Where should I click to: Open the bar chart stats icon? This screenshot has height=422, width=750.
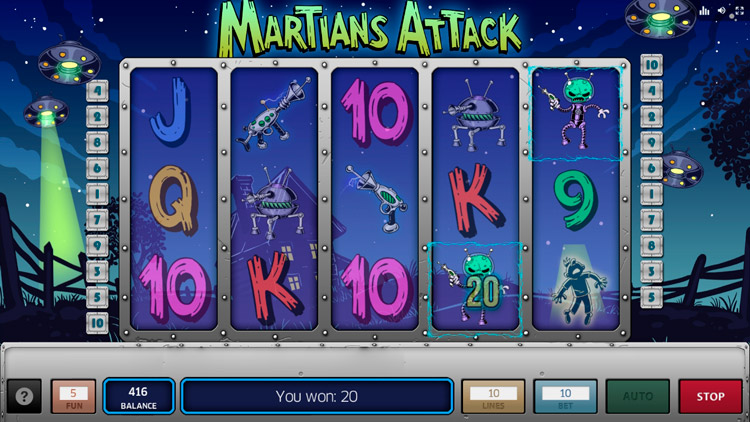pyautogui.click(x=705, y=11)
